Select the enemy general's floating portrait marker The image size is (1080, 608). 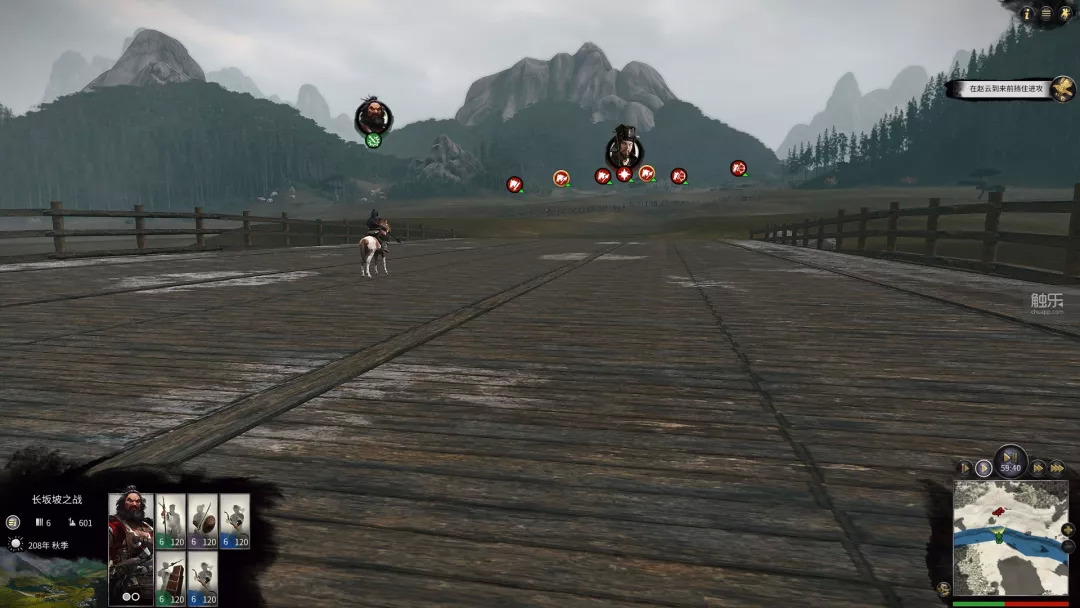coord(625,150)
